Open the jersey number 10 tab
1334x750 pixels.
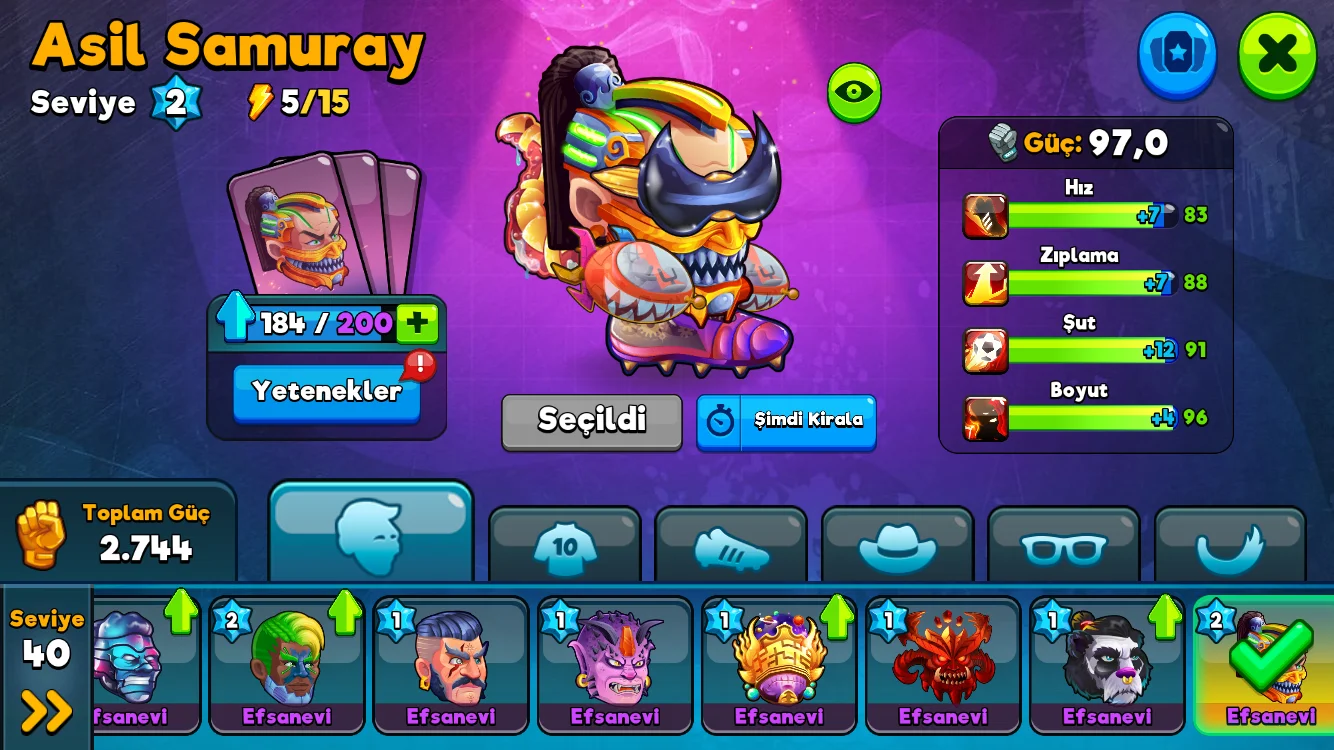pos(565,546)
